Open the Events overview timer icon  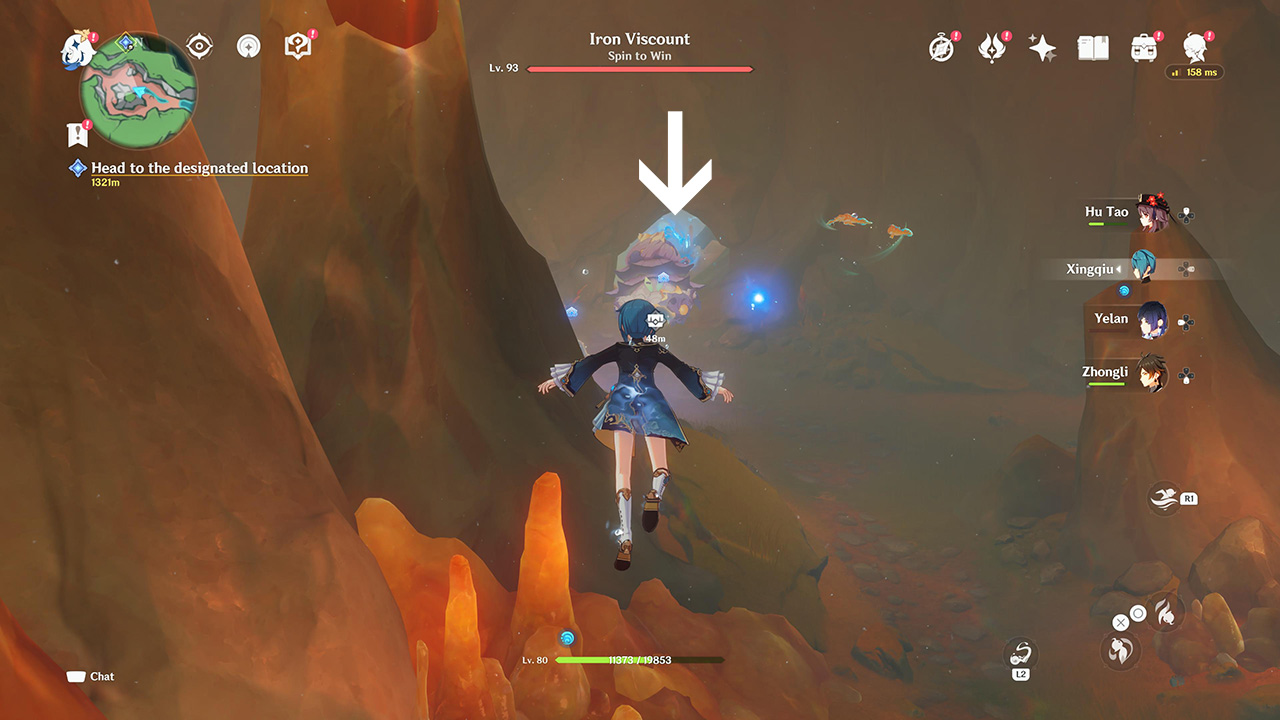click(x=941, y=46)
